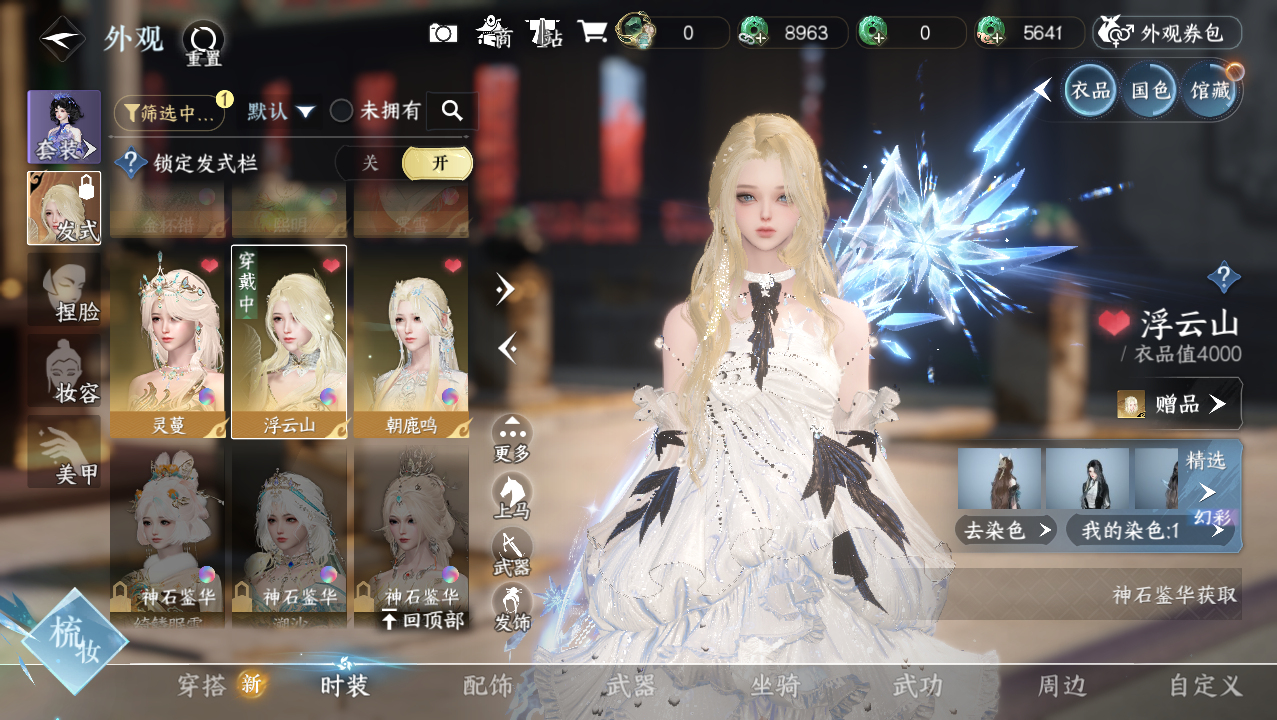Expand the 默认 sort dropdown

282,111
